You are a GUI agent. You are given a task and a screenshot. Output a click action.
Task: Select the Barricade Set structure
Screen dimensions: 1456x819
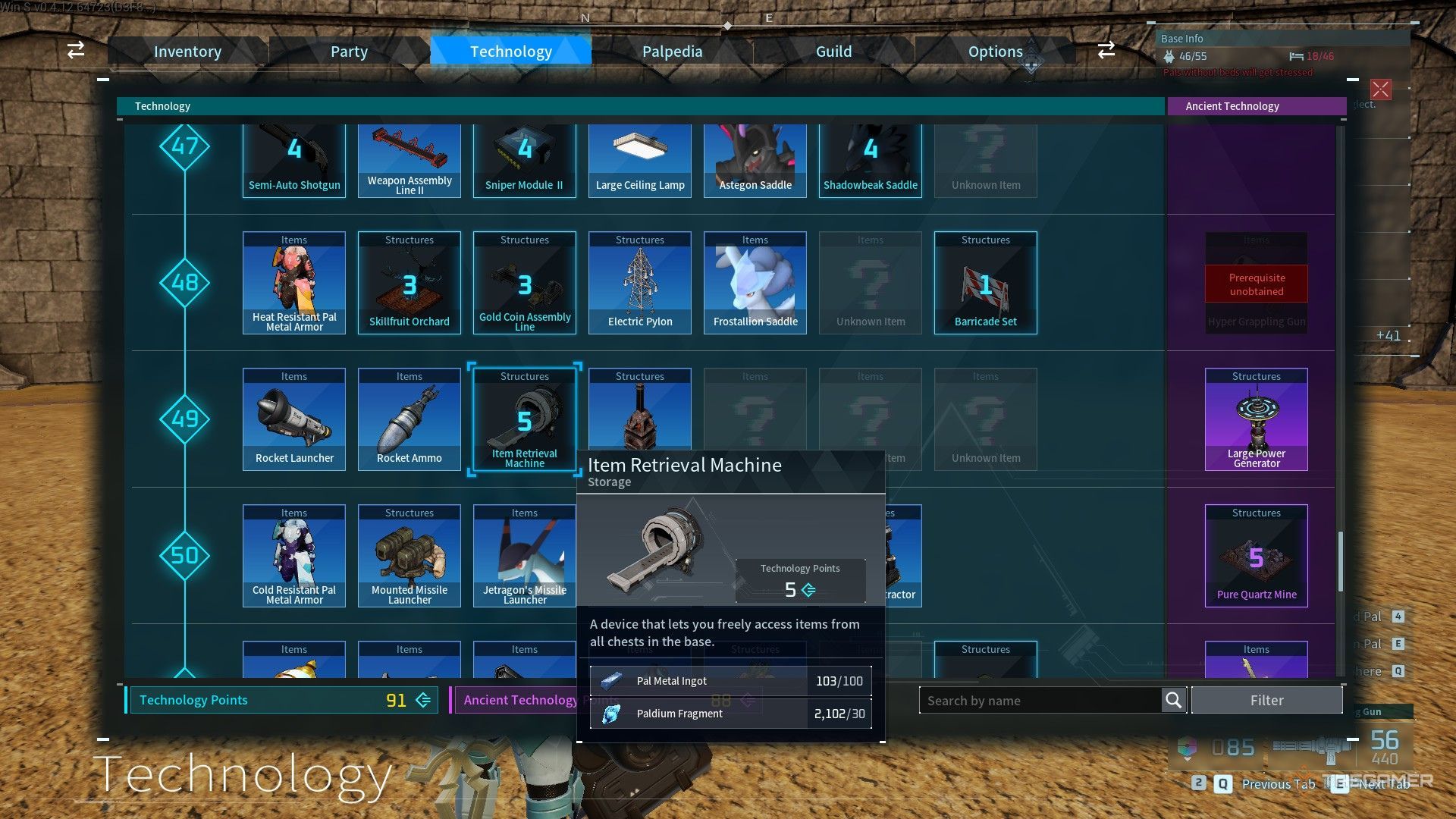tap(985, 282)
